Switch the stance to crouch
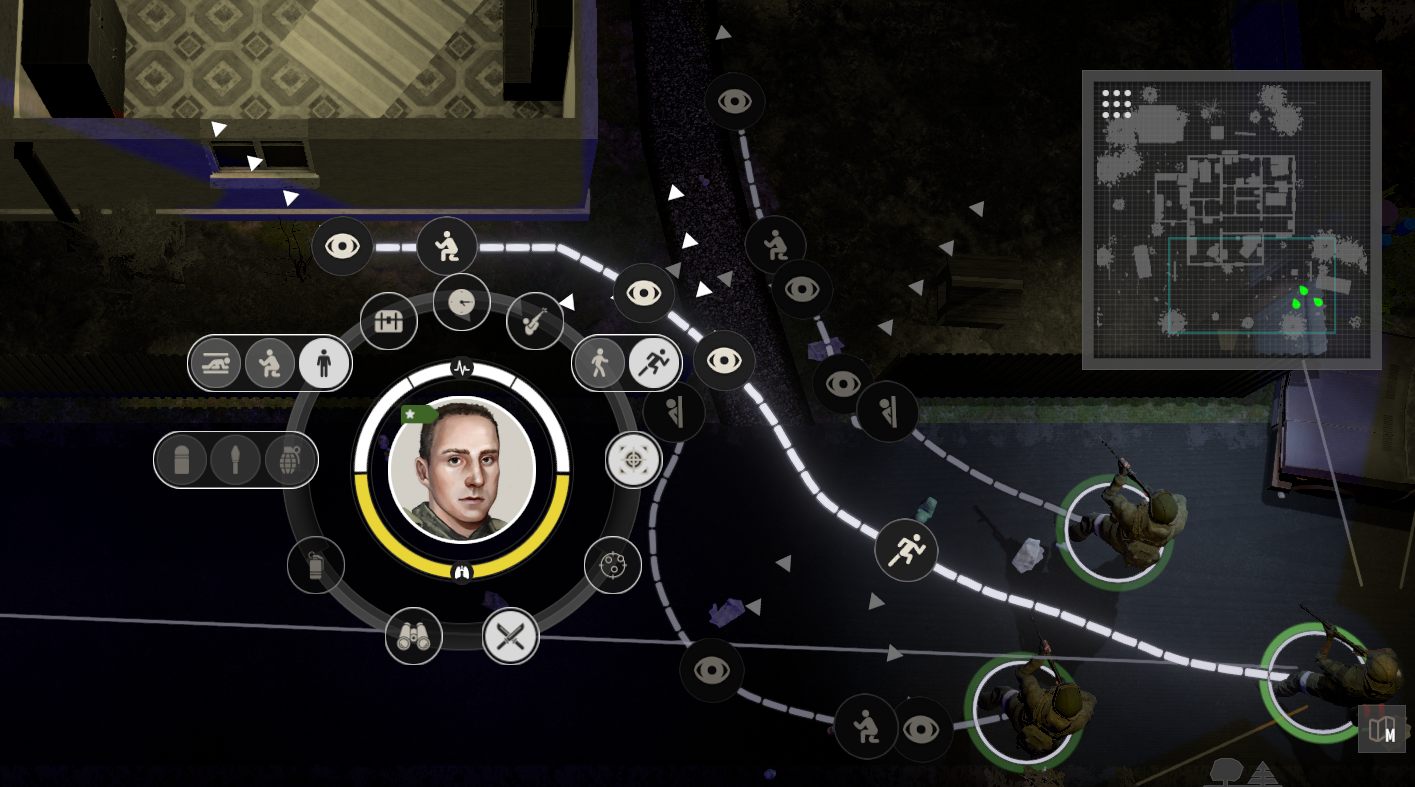 (x=268, y=364)
